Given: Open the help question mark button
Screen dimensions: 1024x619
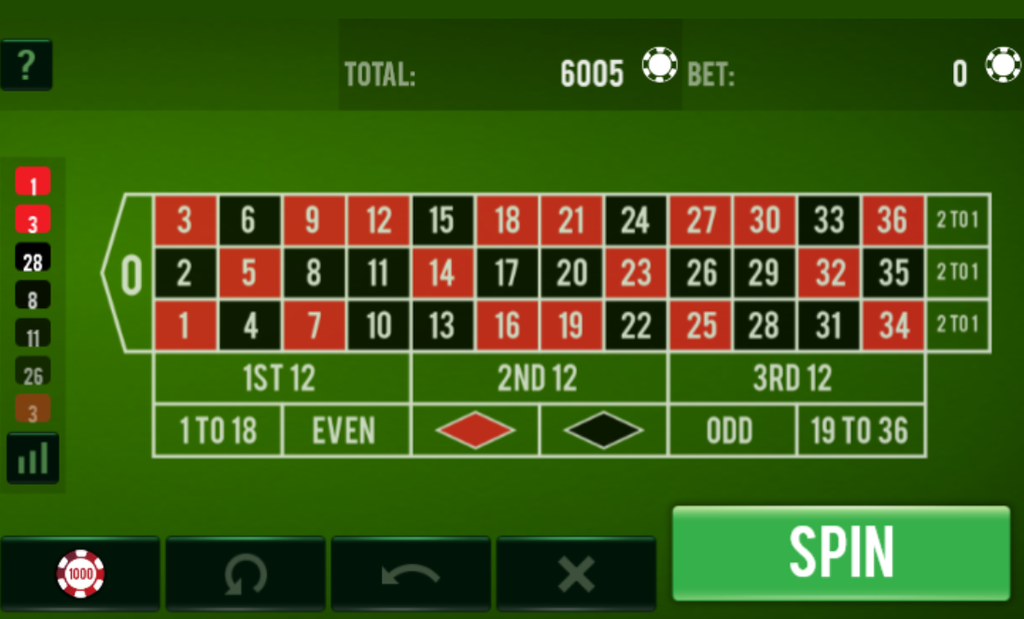Looking at the screenshot, I should coord(26,65).
